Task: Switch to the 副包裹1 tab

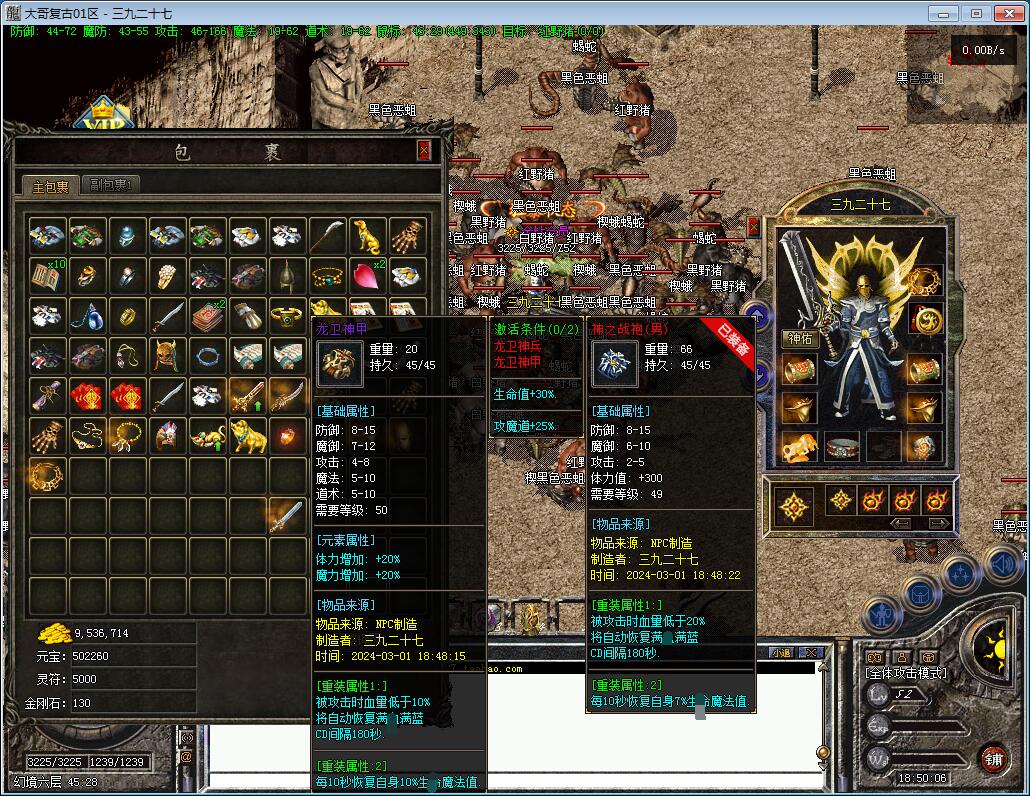Action: [111, 185]
